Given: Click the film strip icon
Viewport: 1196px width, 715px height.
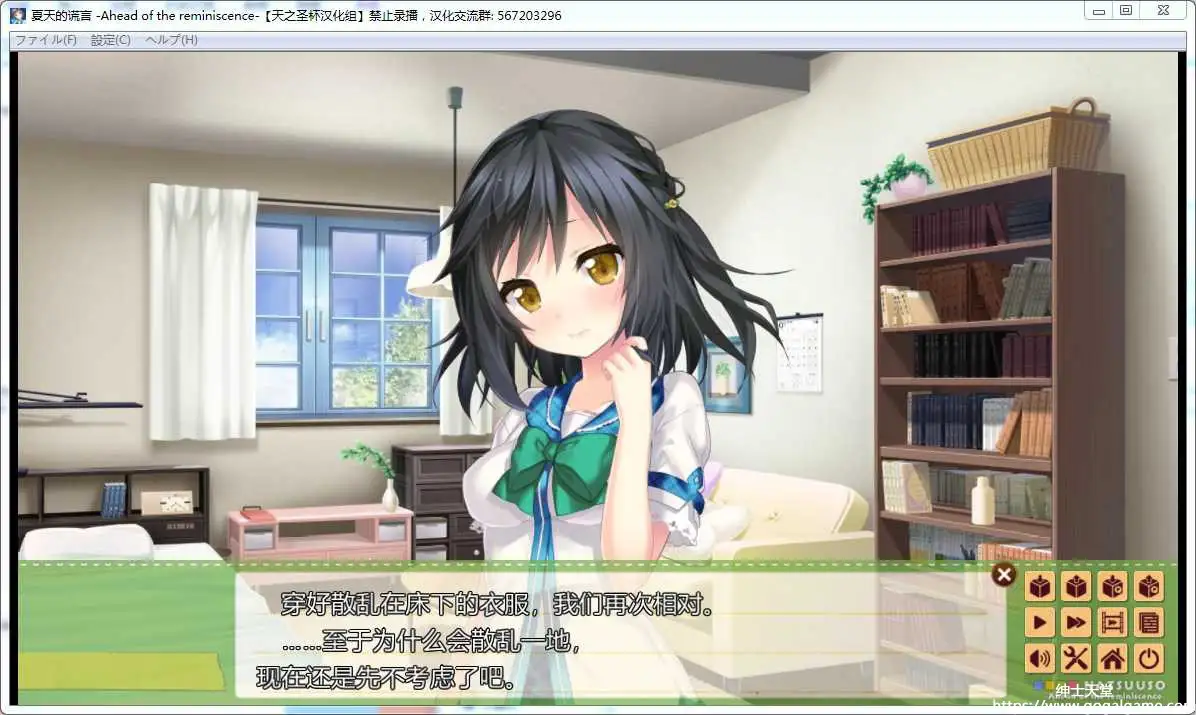Looking at the screenshot, I should 1112,623.
